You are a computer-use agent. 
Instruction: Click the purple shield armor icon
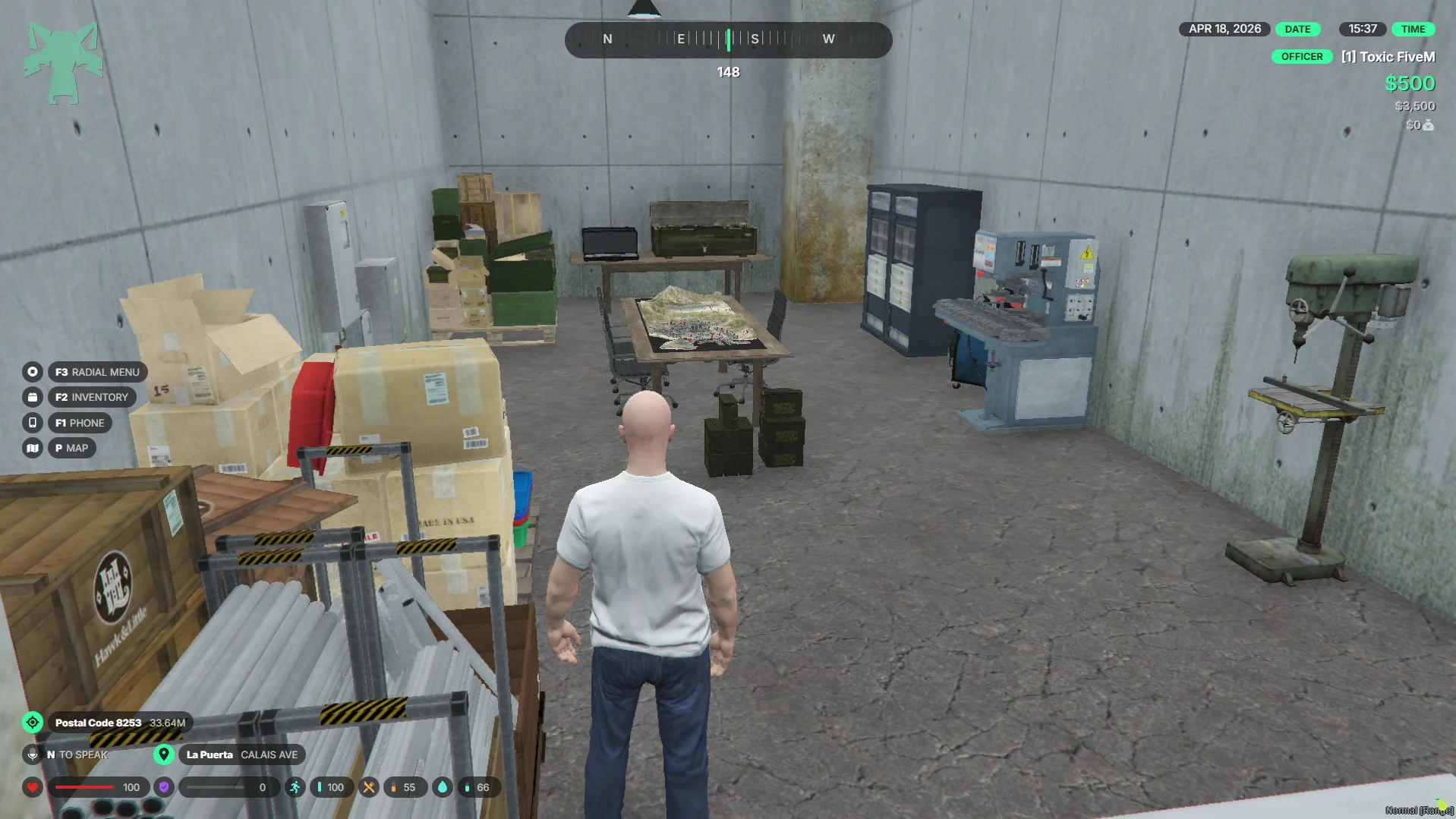164,787
